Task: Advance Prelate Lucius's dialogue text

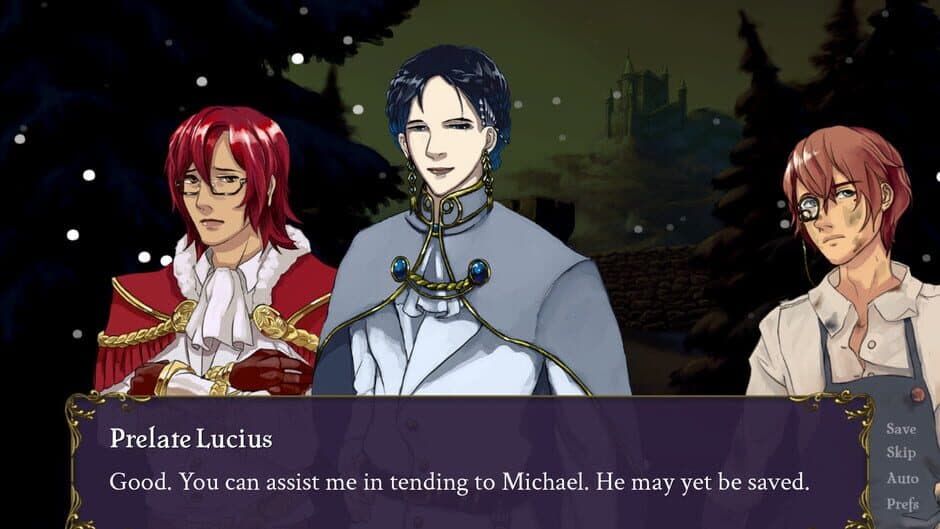Action: point(458,482)
